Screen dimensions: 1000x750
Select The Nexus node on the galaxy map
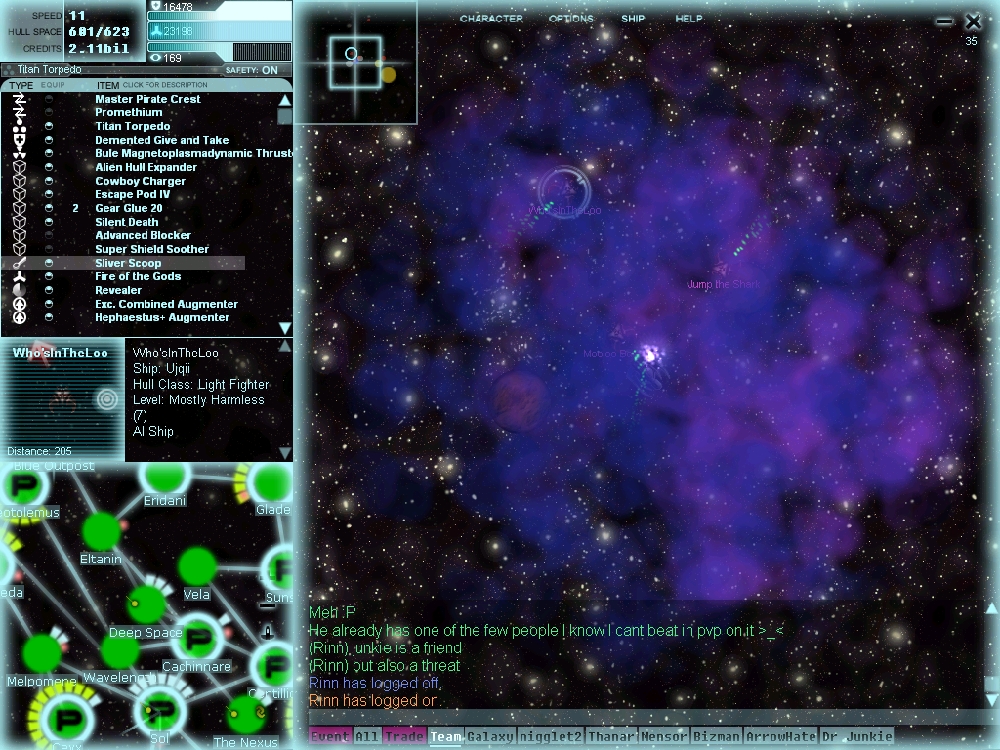245,714
